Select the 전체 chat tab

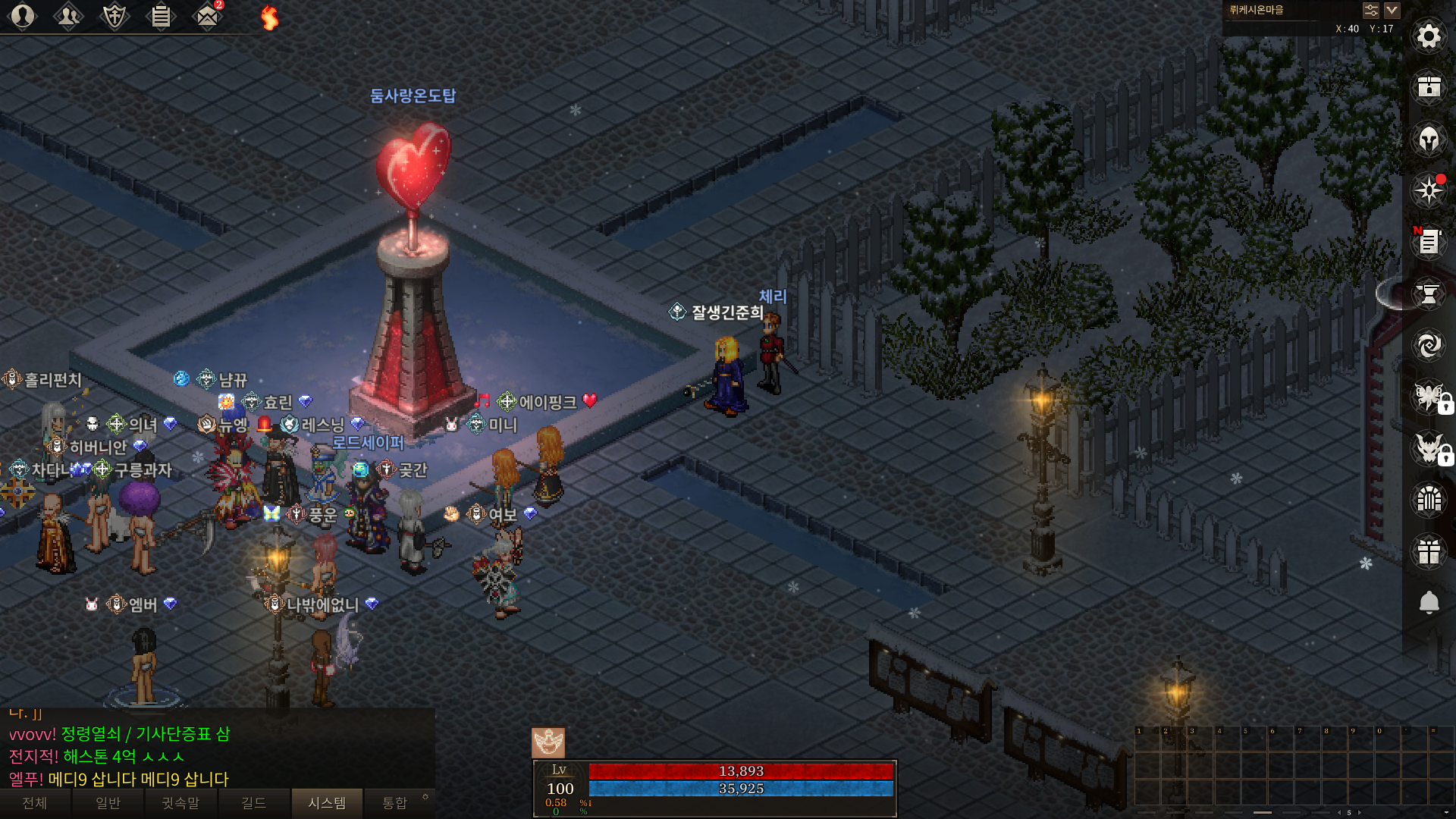35,803
